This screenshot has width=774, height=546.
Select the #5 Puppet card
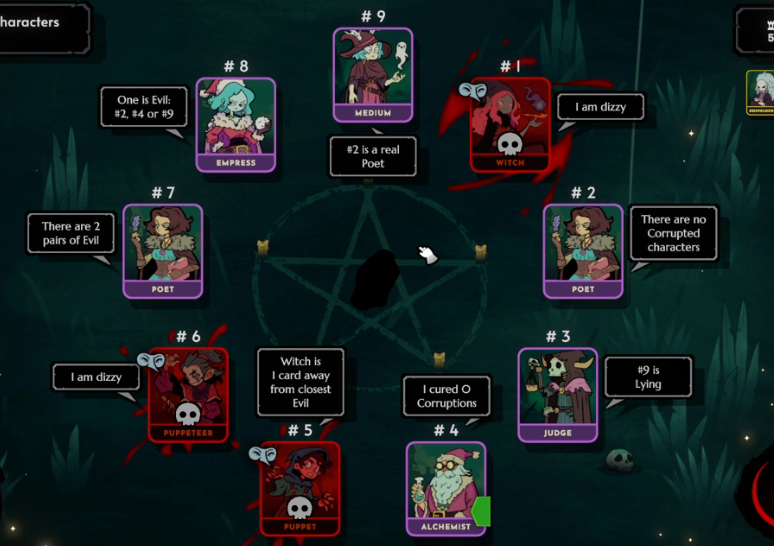(299, 488)
